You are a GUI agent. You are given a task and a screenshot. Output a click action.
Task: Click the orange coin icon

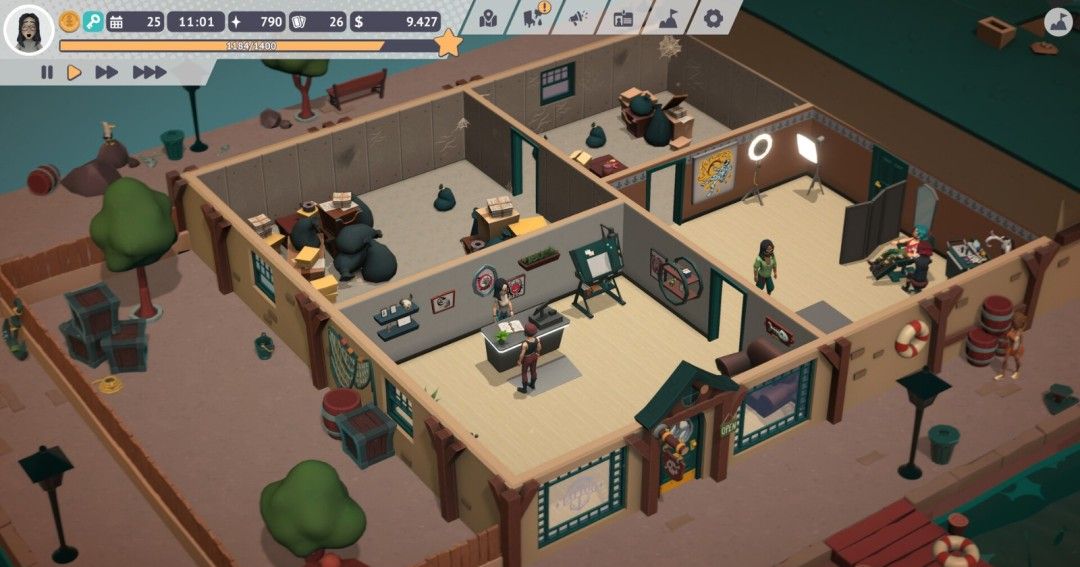[69, 21]
